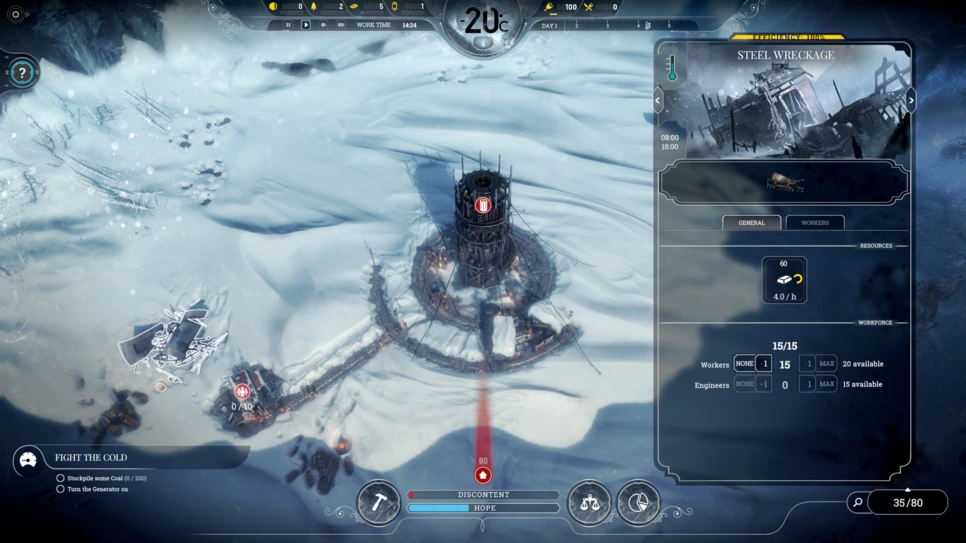
Task: Set game speed to fast
Action: pos(323,25)
